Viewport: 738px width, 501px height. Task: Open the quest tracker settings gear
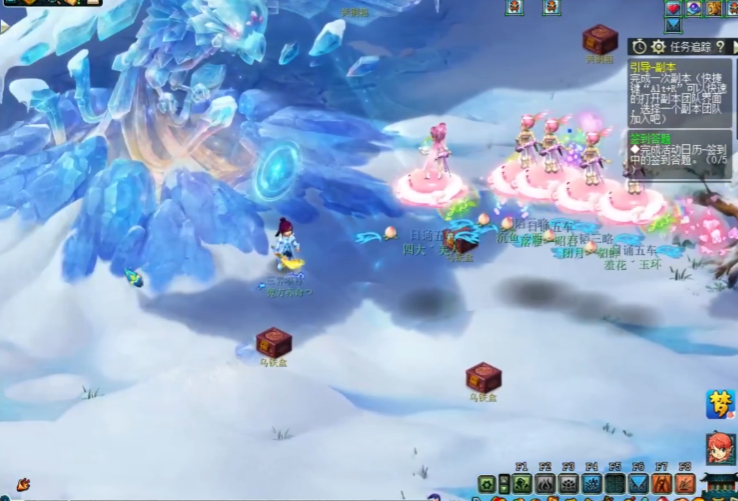pyautogui.click(x=657, y=46)
